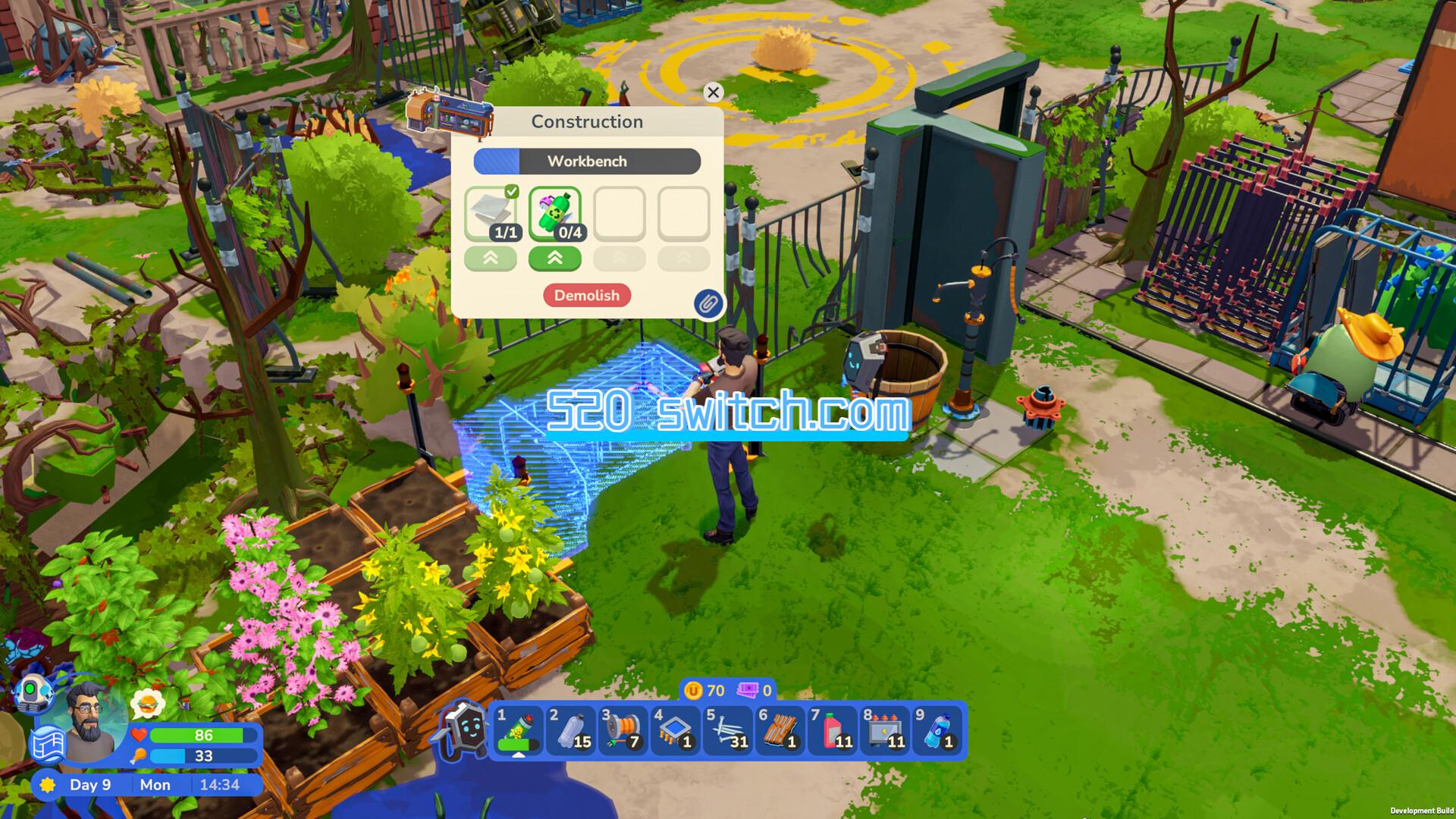1456x819 pixels.
Task: Select the water bottle in slot 9
Action: point(937,731)
